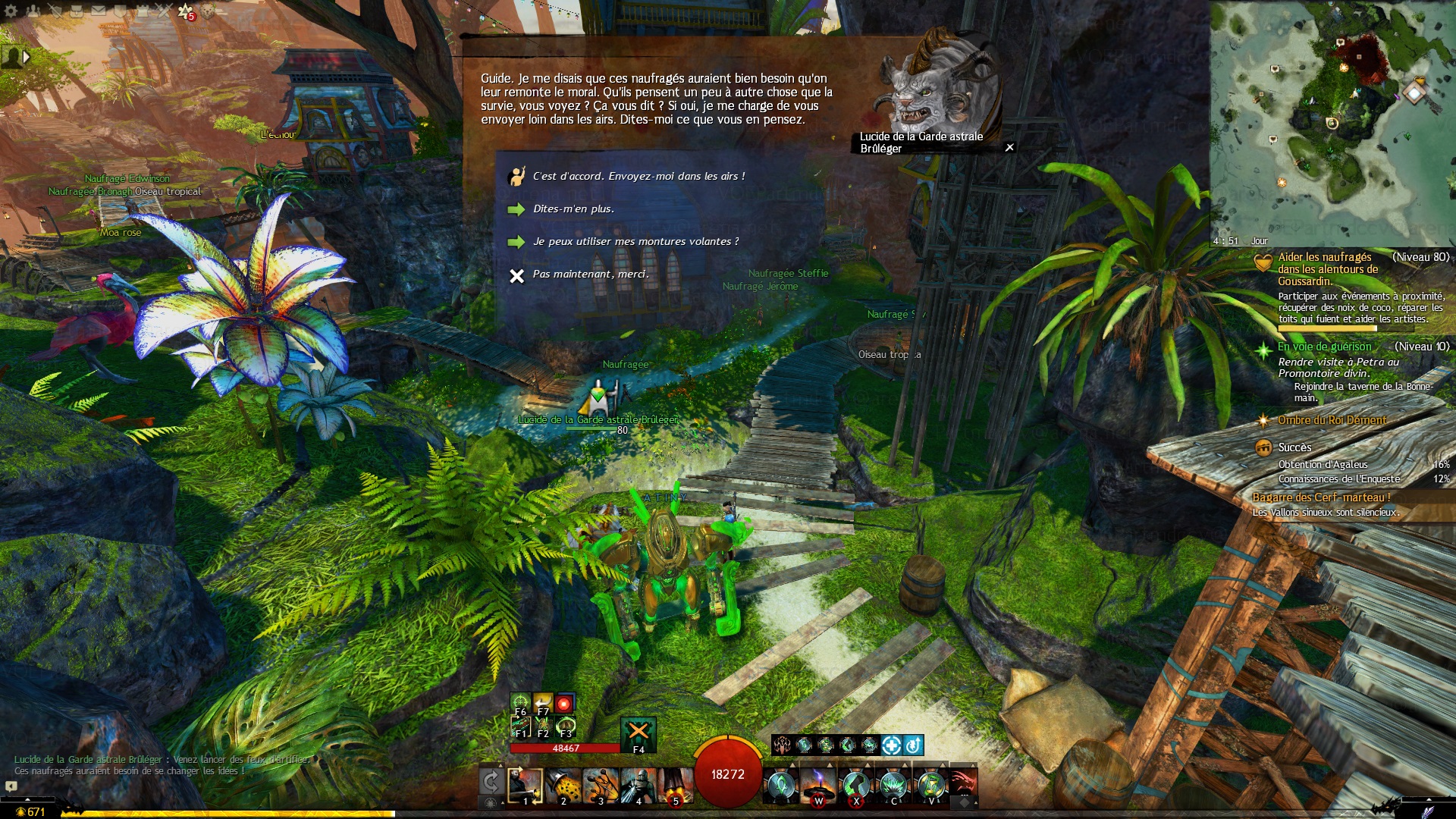
Task: Decline with "Pas maintenant, merci."
Action: point(591,275)
